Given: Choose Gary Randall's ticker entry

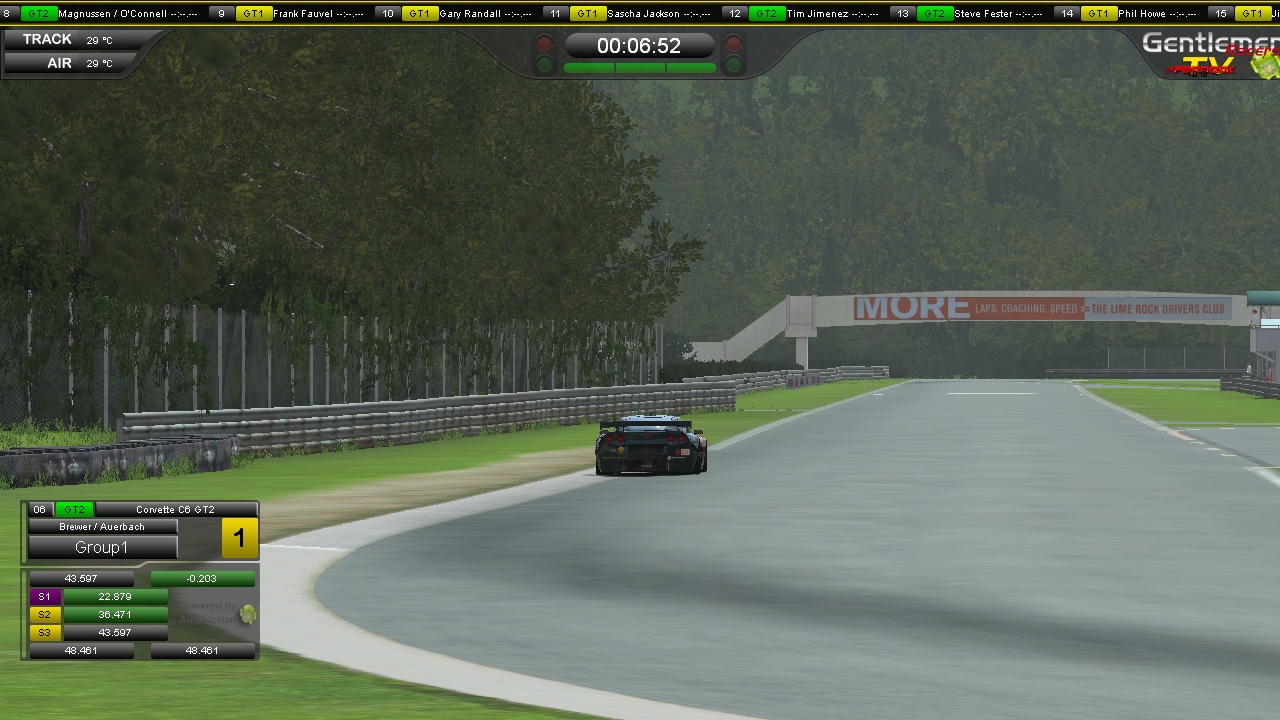Looking at the screenshot, I should coord(469,14).
